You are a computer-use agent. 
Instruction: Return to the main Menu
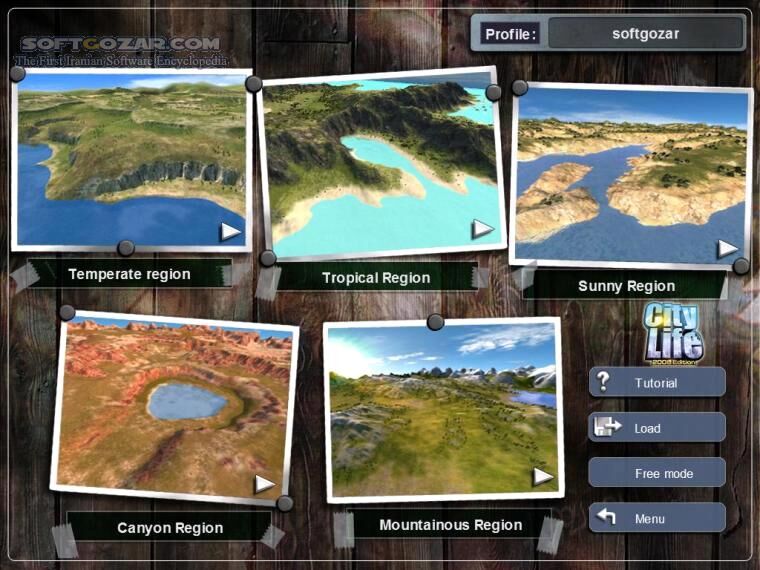point(656,519)
